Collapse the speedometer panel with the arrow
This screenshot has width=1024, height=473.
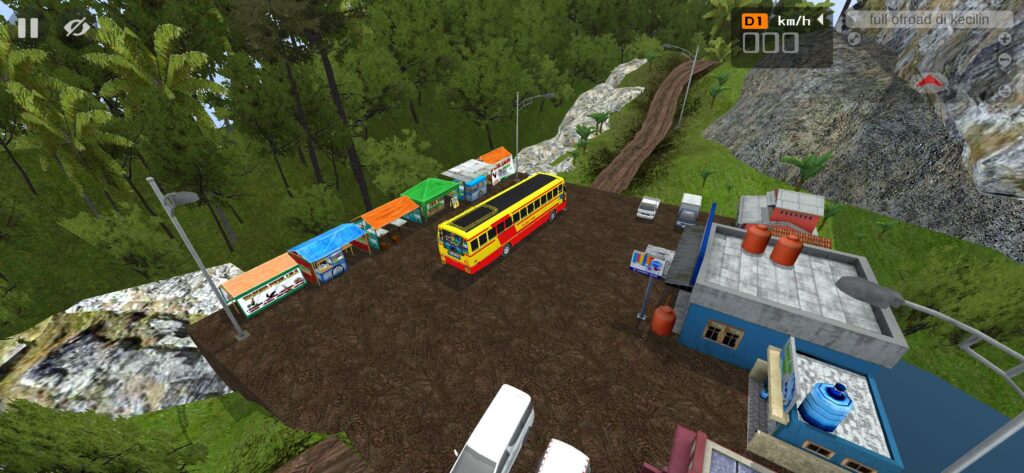tap(821, 20)
